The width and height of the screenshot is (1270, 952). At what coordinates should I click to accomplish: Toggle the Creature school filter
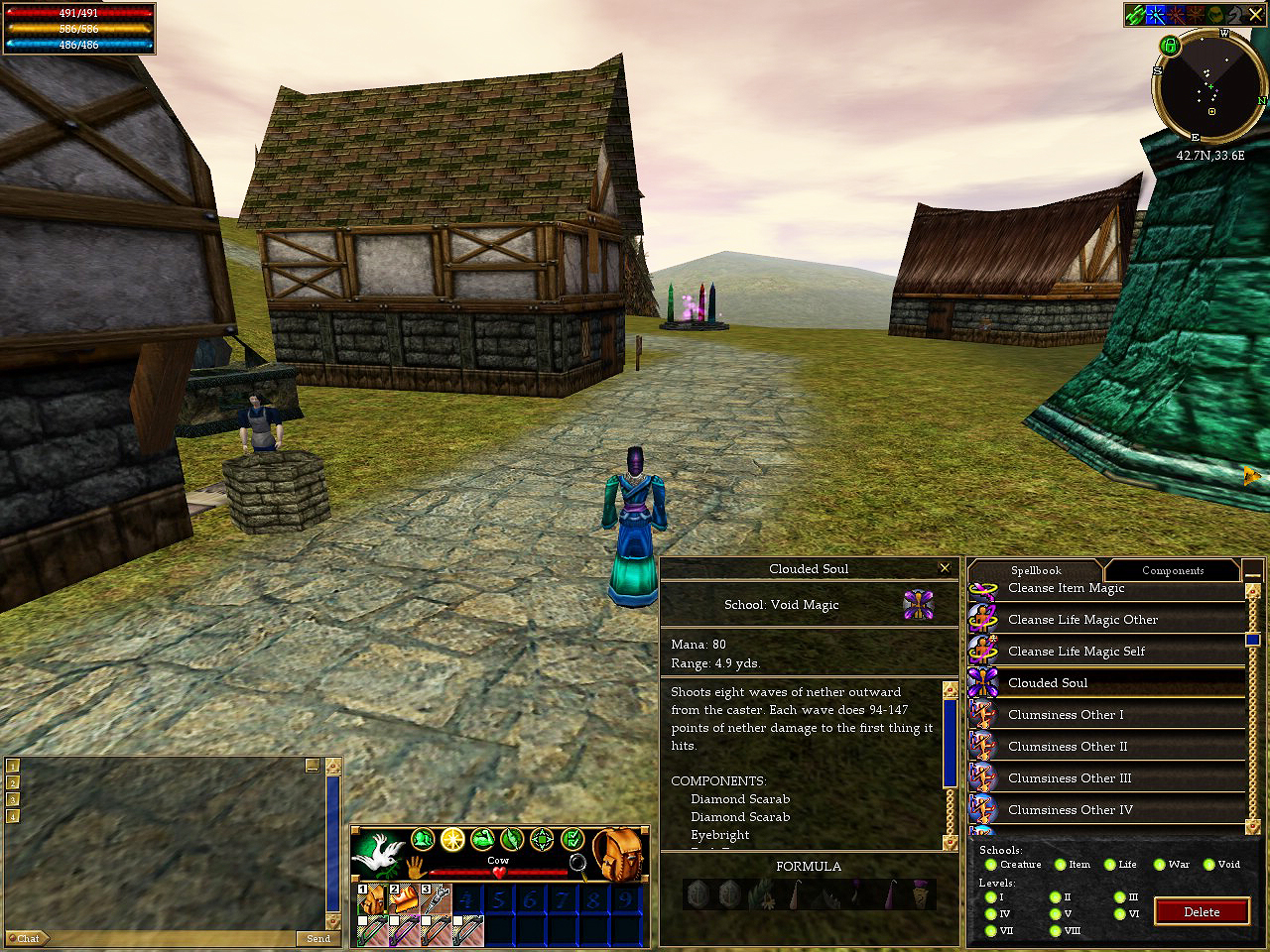[x=991, y=865]
